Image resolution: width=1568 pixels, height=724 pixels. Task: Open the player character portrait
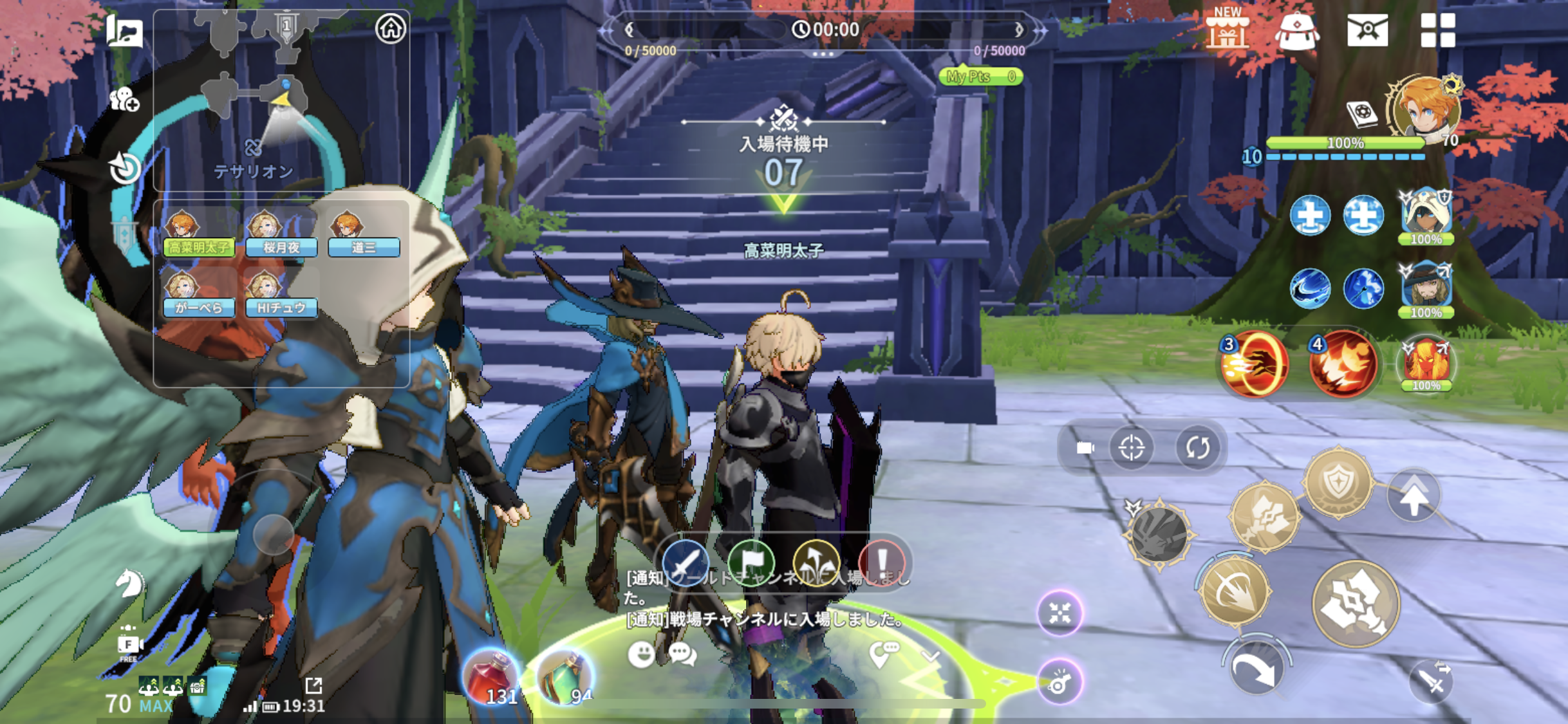pos(1424,111)
